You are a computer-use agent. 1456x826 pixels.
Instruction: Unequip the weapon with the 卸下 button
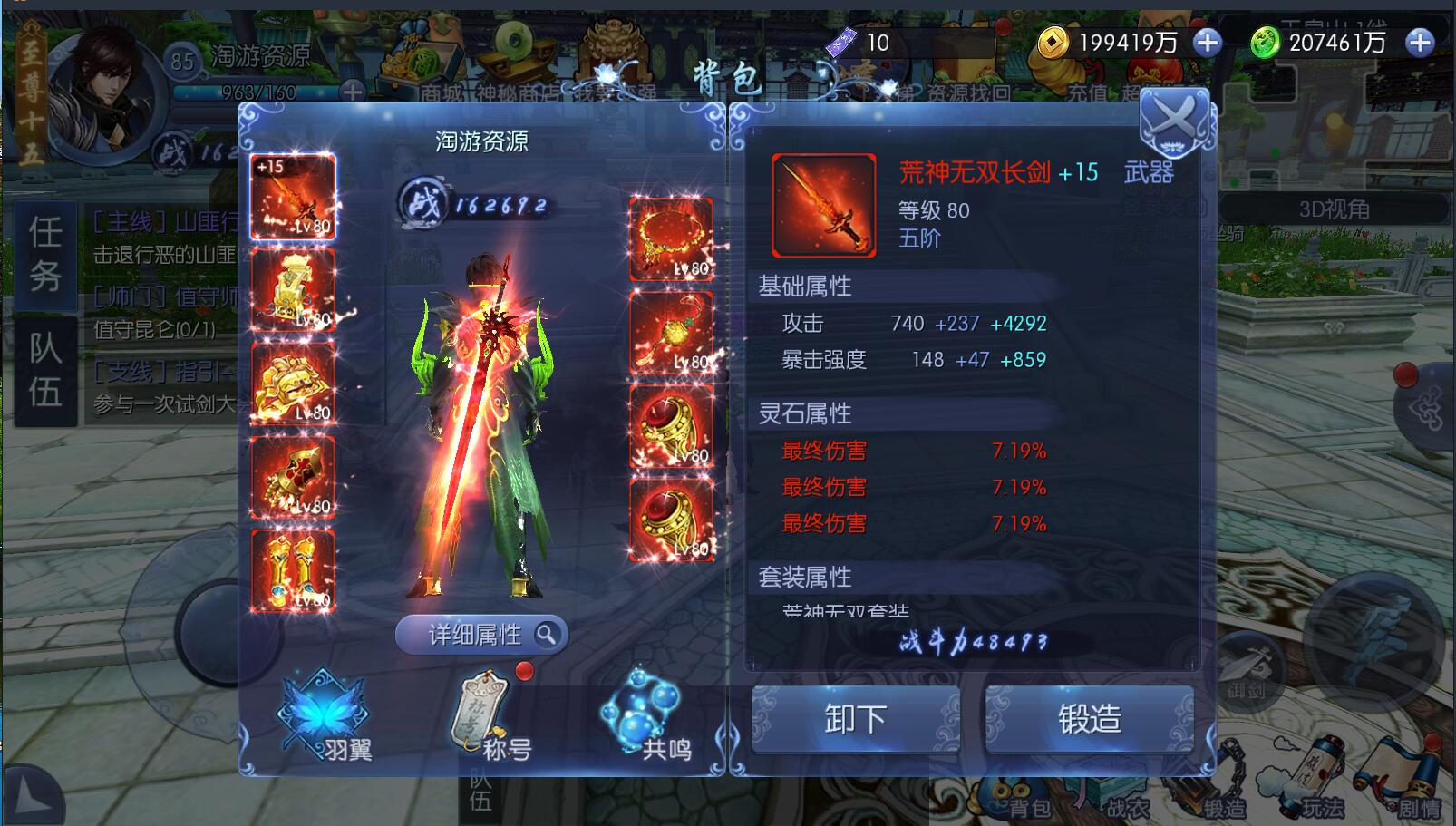click(855, 719)
